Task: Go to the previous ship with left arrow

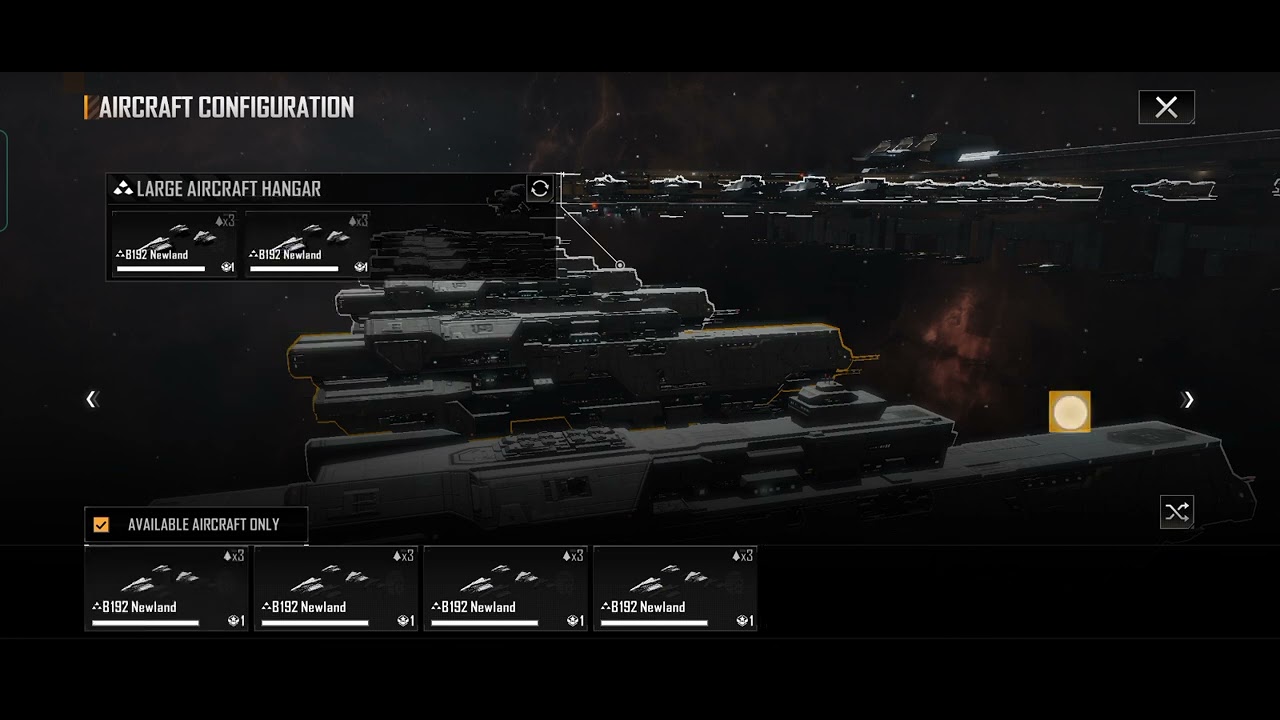Action: (92, 400)
